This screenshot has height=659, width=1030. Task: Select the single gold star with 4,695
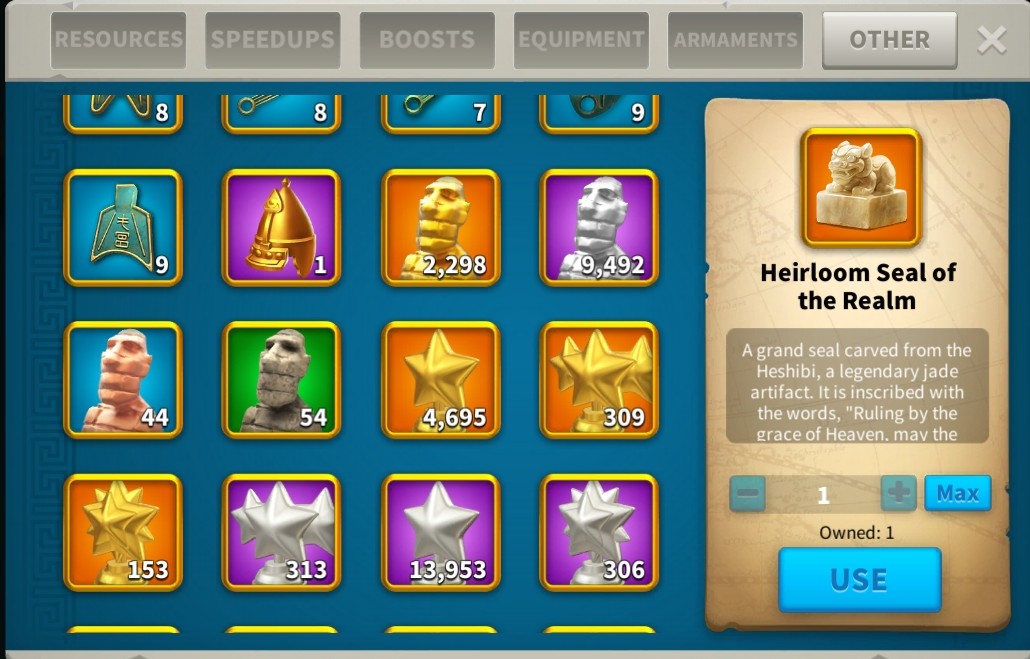[441, 380]
